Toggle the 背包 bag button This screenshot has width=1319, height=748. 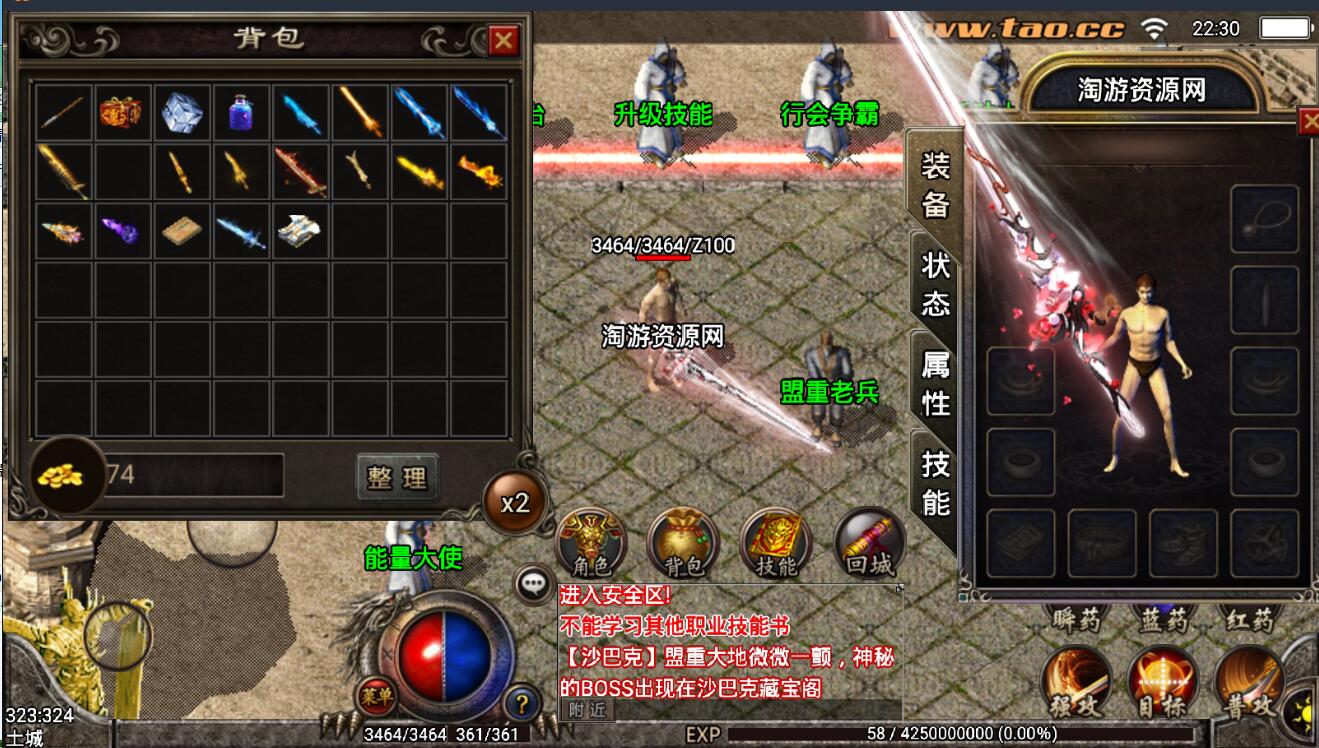click(x=683, y=546)
